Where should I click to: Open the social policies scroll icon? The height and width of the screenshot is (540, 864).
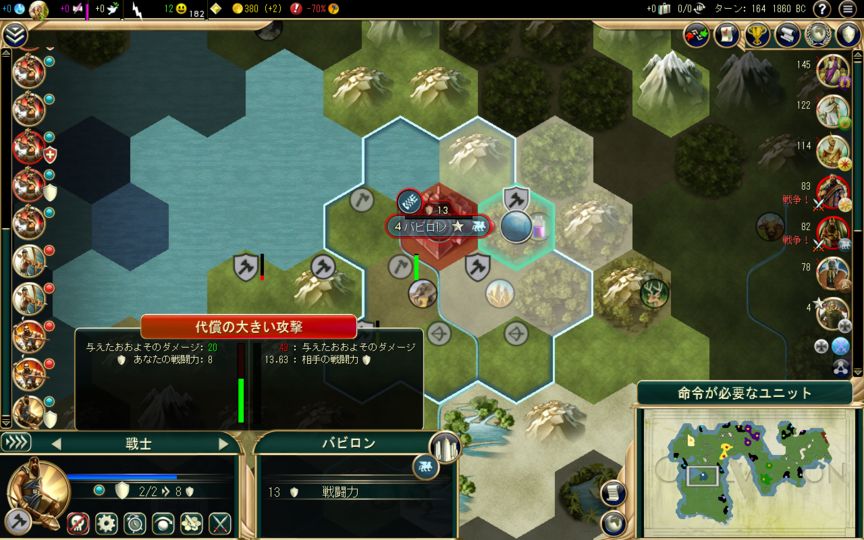click(789, 35)
